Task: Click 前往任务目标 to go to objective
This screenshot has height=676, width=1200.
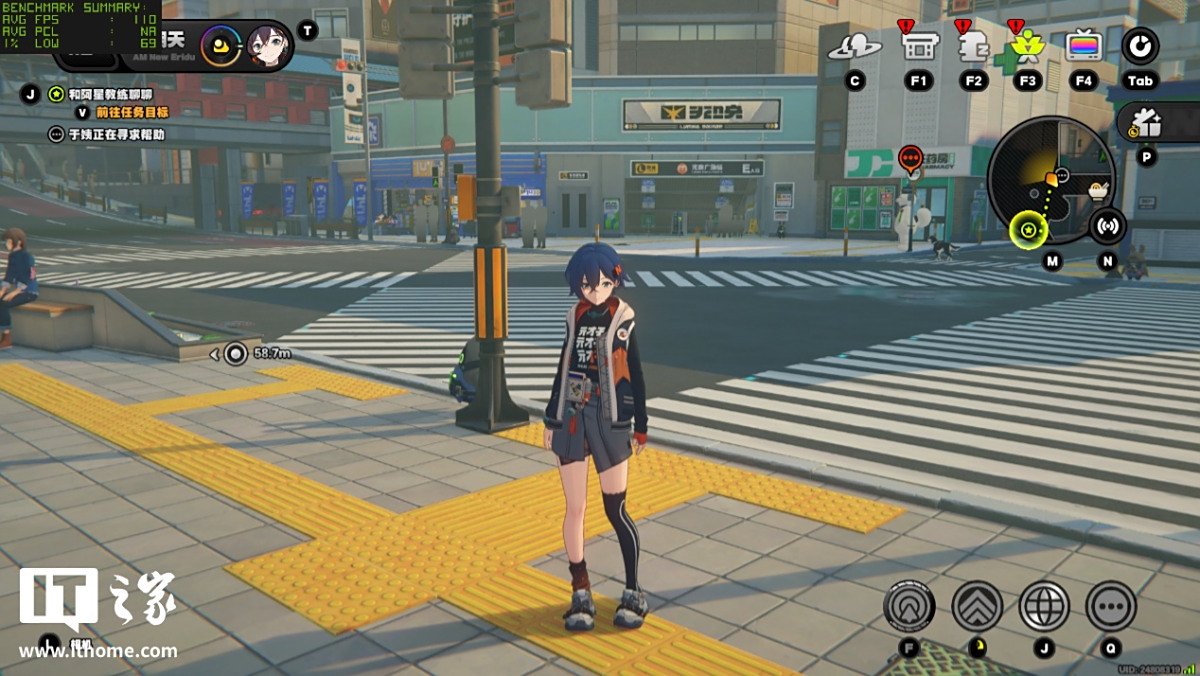Action: point(132,113)
